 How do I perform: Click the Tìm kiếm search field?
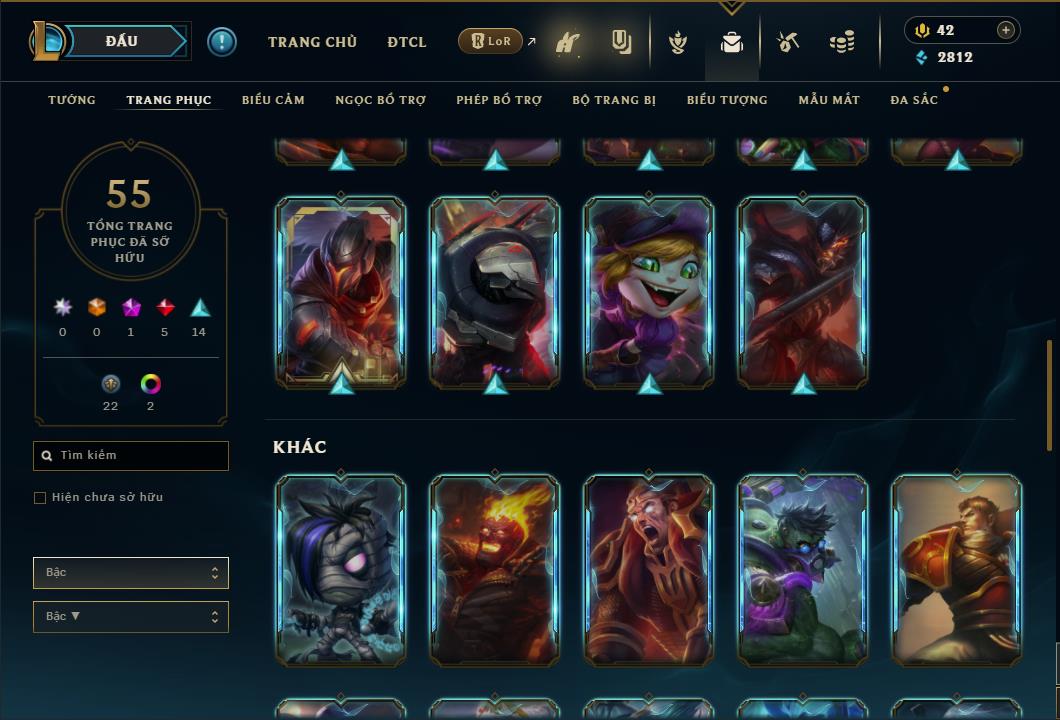click(x=131, y=456)
